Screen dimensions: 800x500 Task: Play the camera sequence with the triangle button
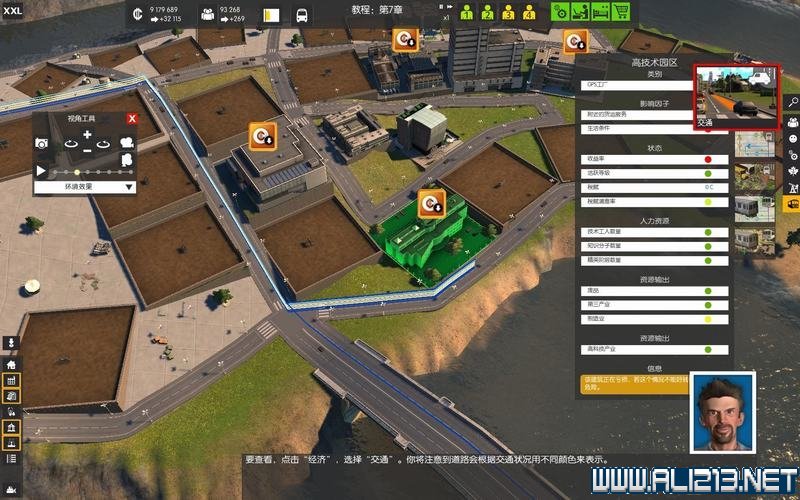[x=42, y=171]
